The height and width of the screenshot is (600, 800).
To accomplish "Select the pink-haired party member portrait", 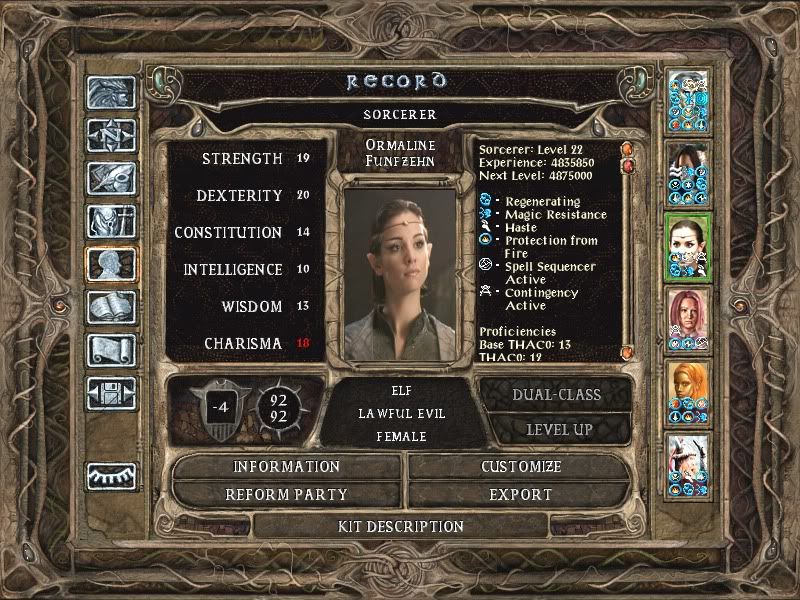I will (688, 320).
